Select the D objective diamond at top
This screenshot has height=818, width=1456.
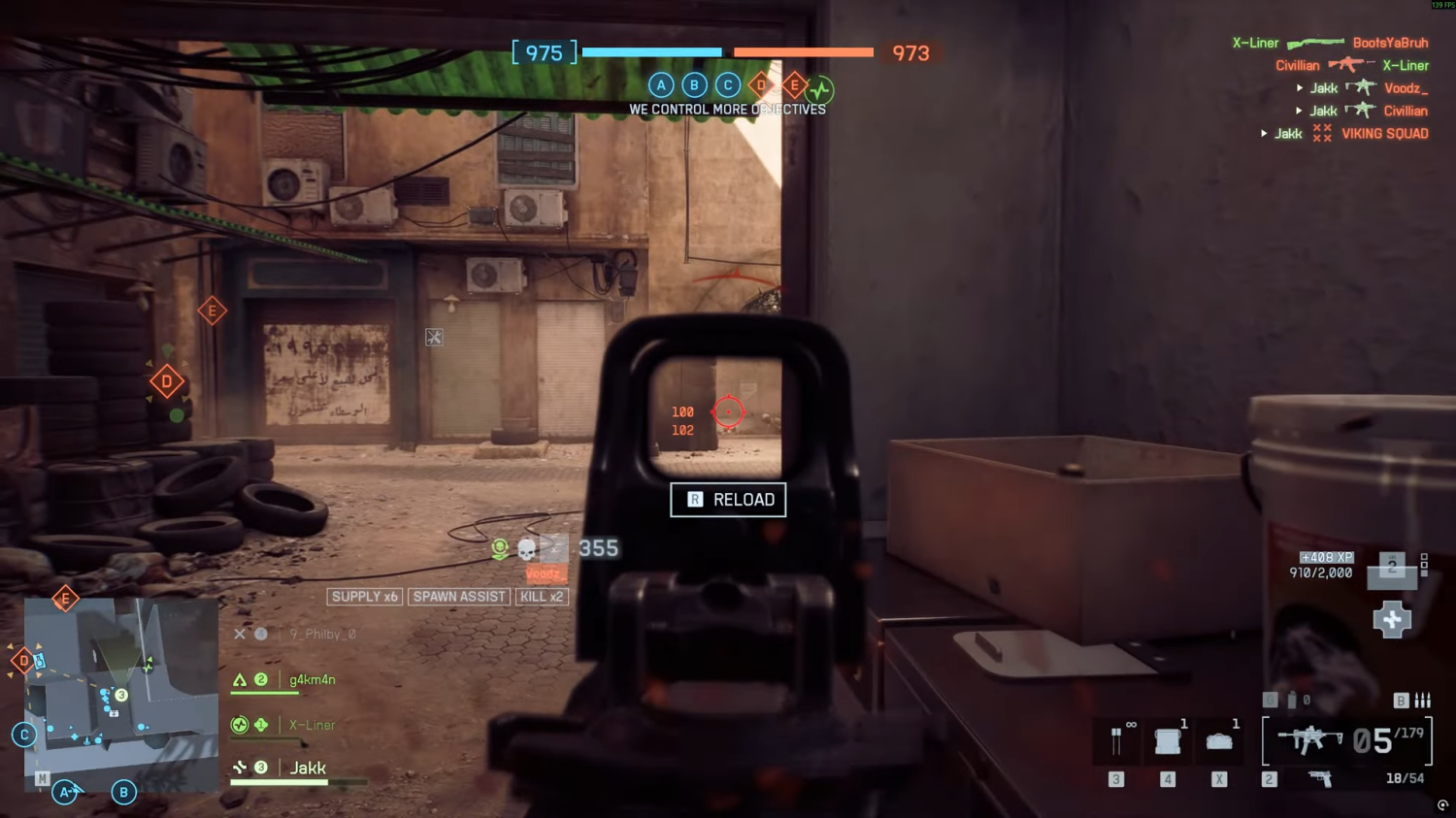pyautogui.click(x=760, y=85)
